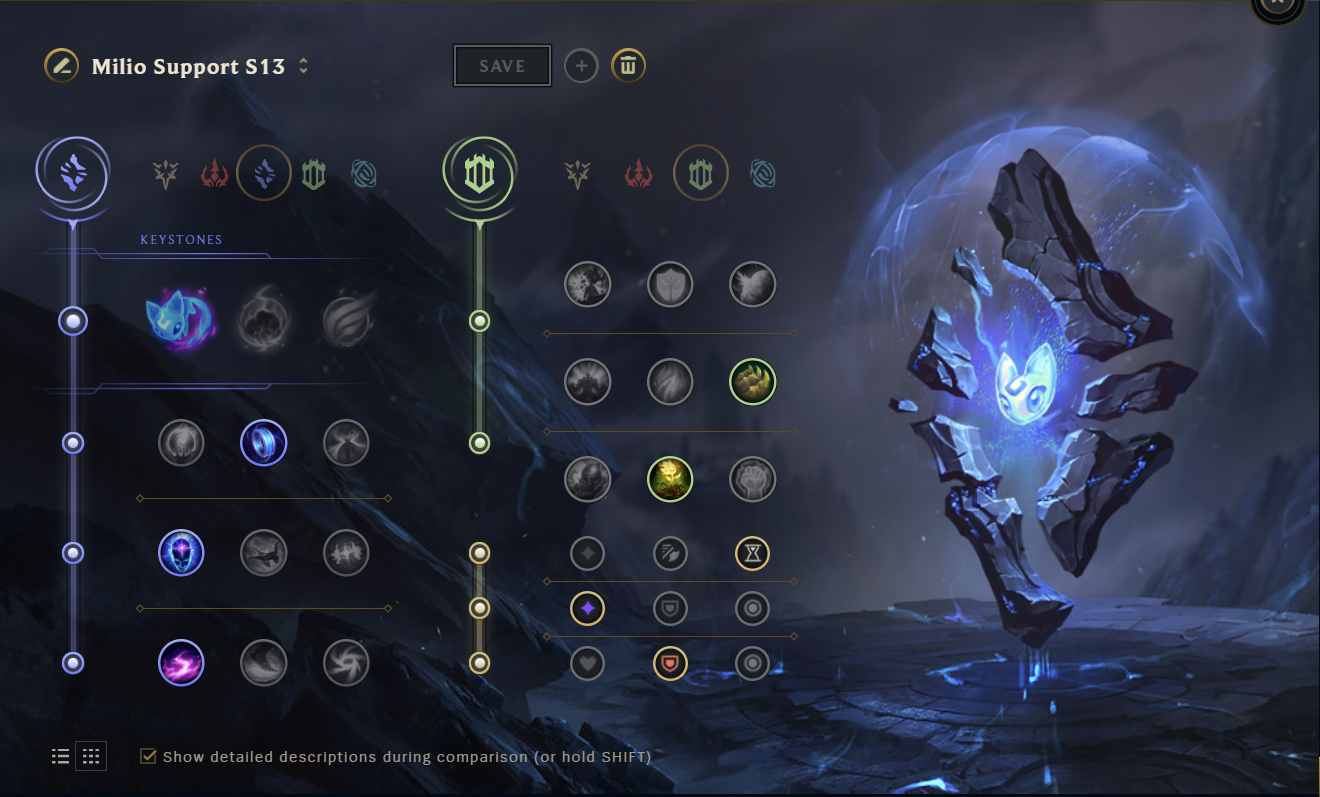Save the Milio Support rune page

pos(501,65)
